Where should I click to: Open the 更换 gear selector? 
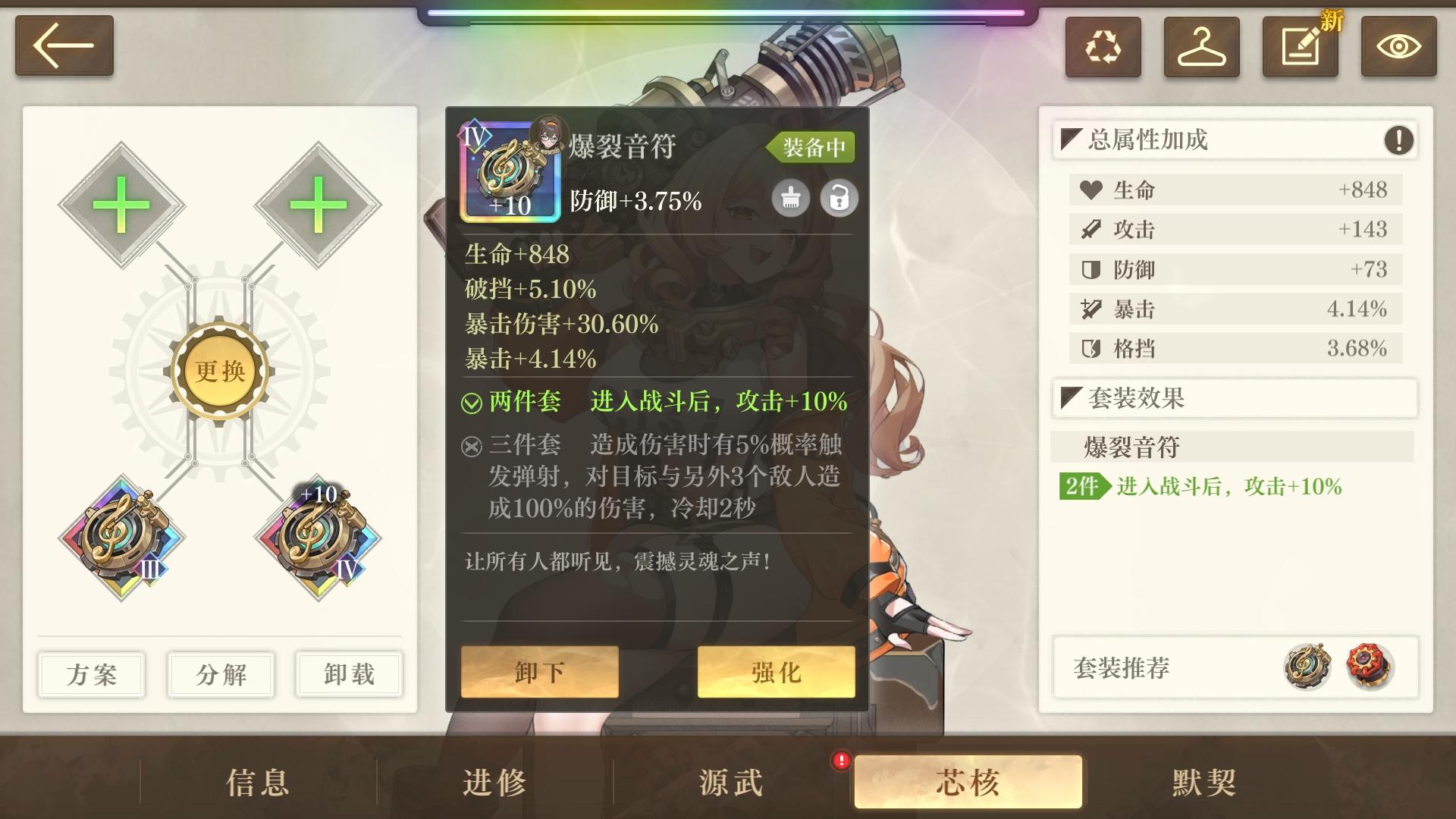221,369
